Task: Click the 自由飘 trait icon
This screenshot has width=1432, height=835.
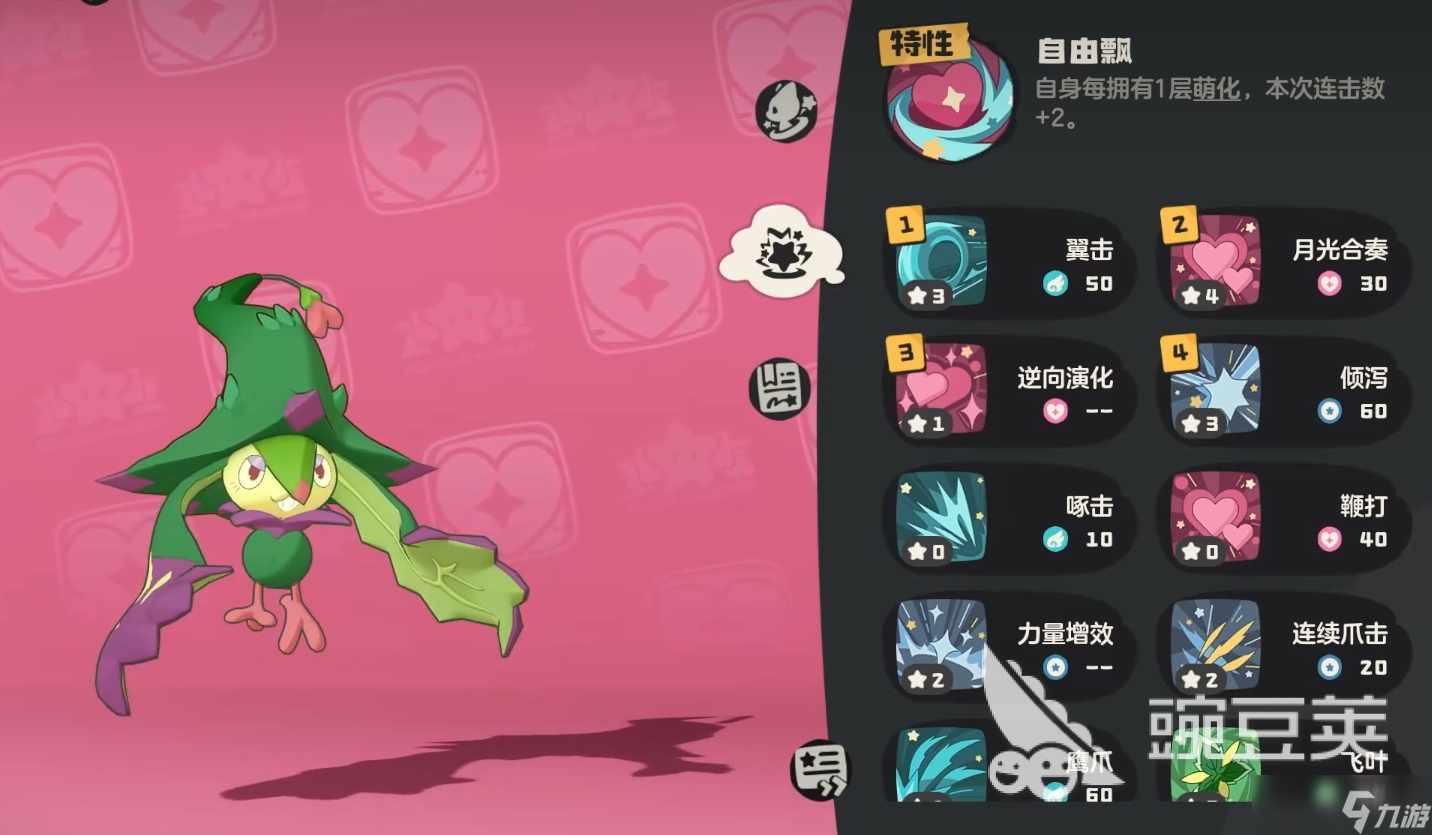Action: (947, 98)
